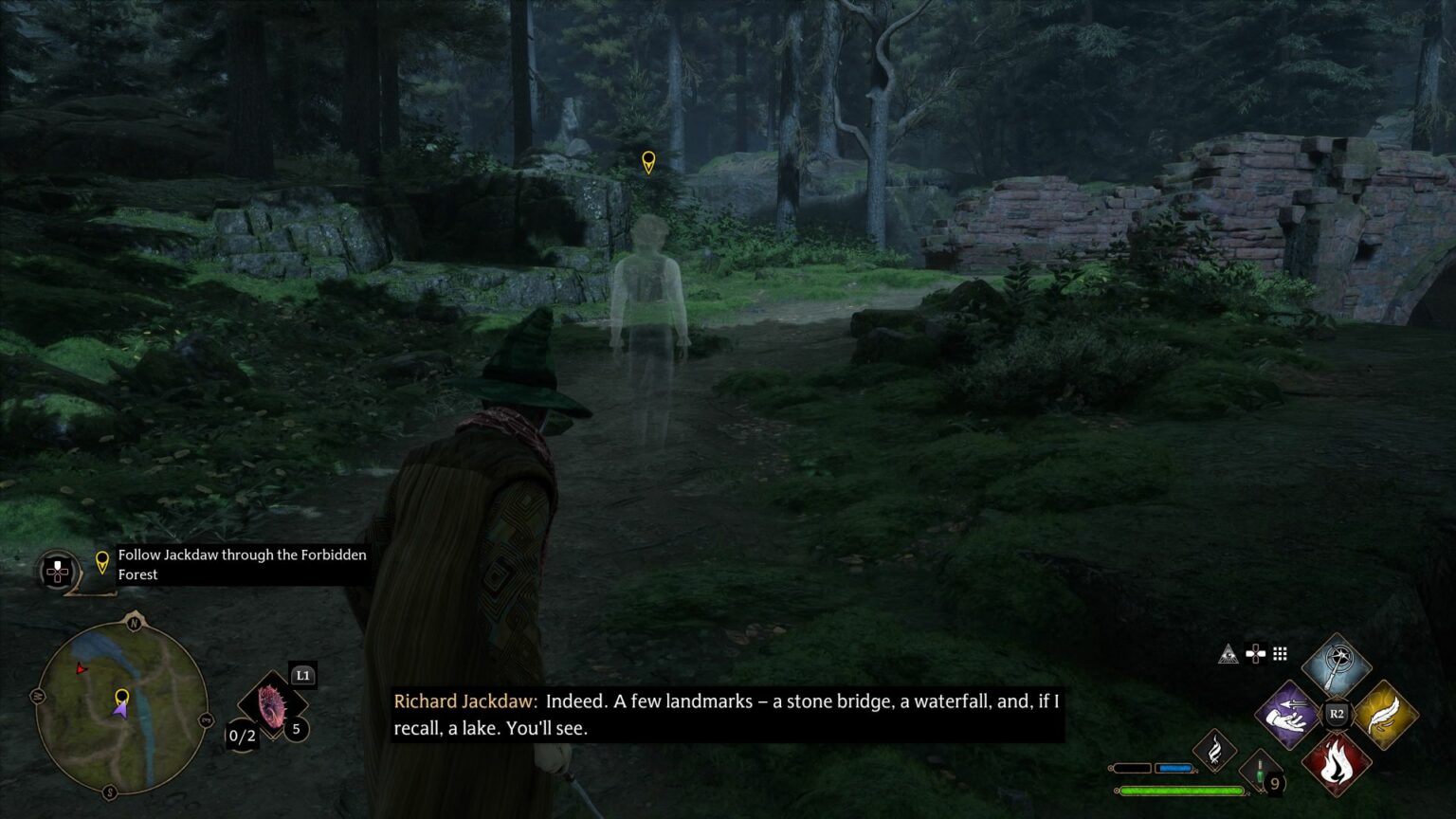Click the yellow quest marker on minimap

coord(121,699)
